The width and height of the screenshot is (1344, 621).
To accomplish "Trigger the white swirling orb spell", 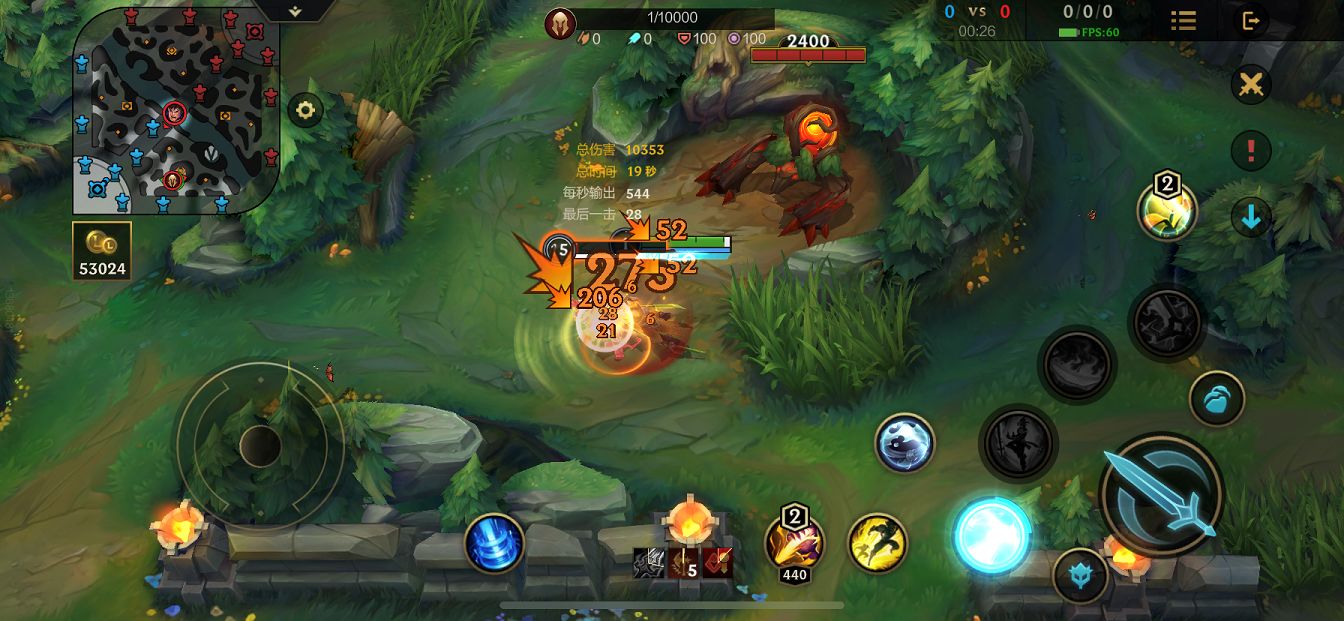I will point(904,443).
